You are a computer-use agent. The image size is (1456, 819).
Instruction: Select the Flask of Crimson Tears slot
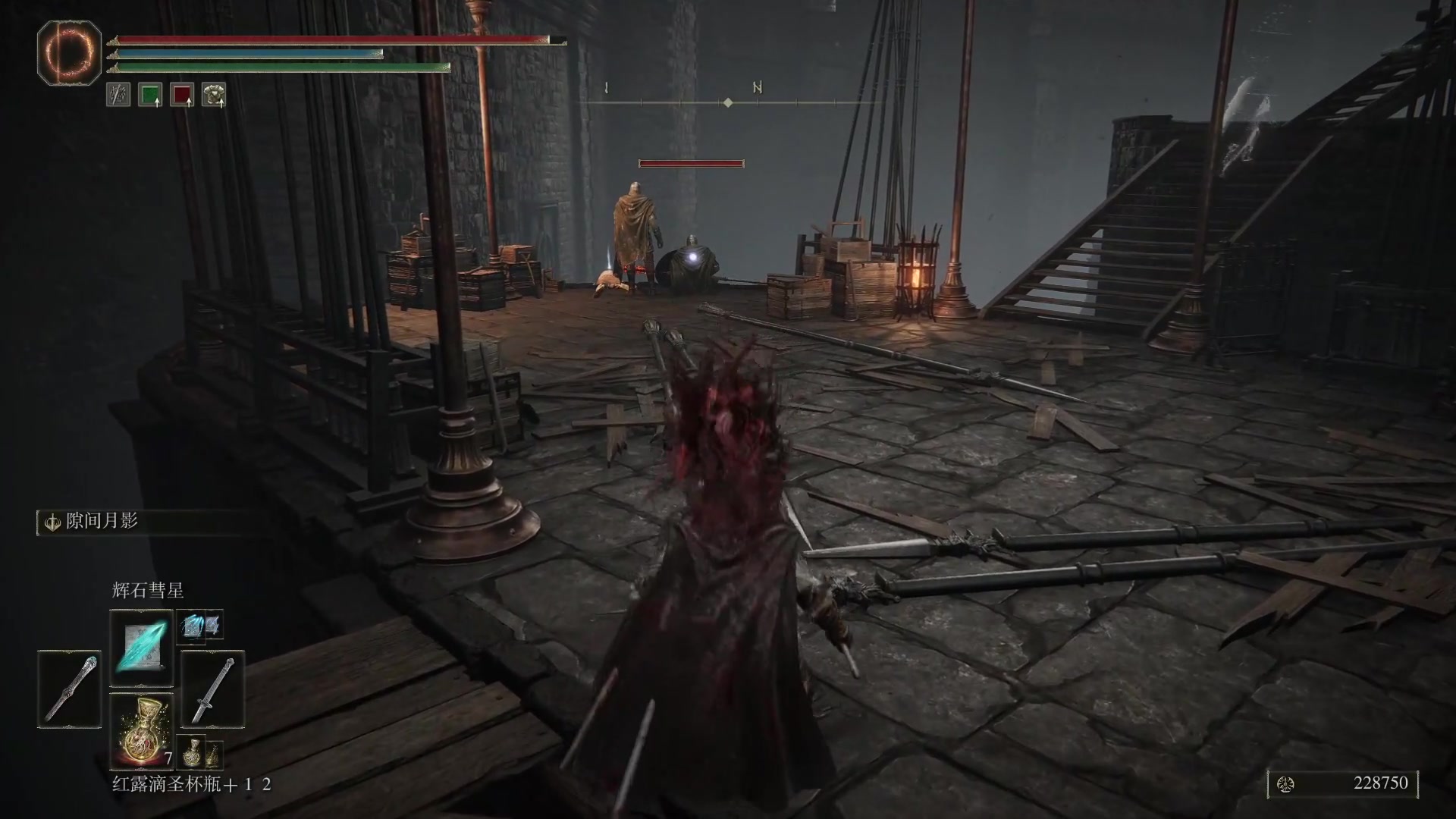click(142, 730)
